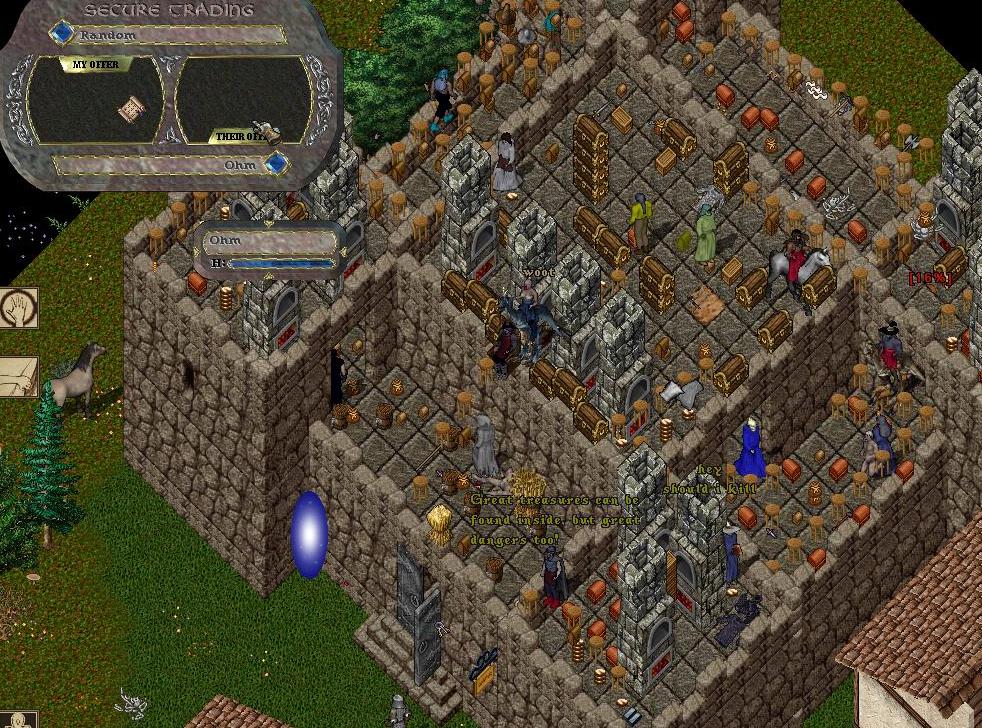Image resolution: width=982 pixels, height=728 pixels.
Task: Use the skill icon below the hand icon
Action: (17, 376)
